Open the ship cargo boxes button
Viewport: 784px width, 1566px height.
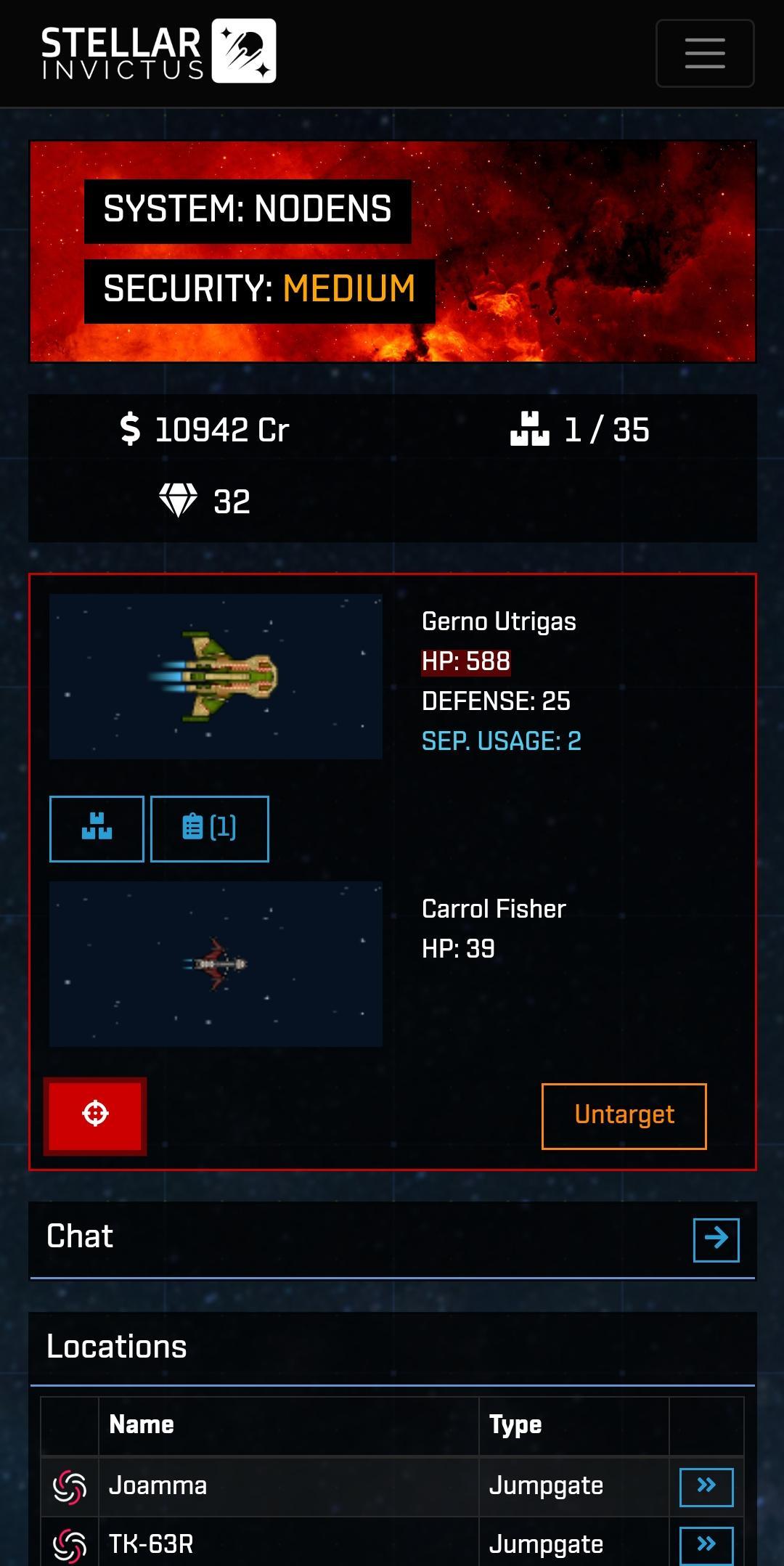(x=97, y=828)
